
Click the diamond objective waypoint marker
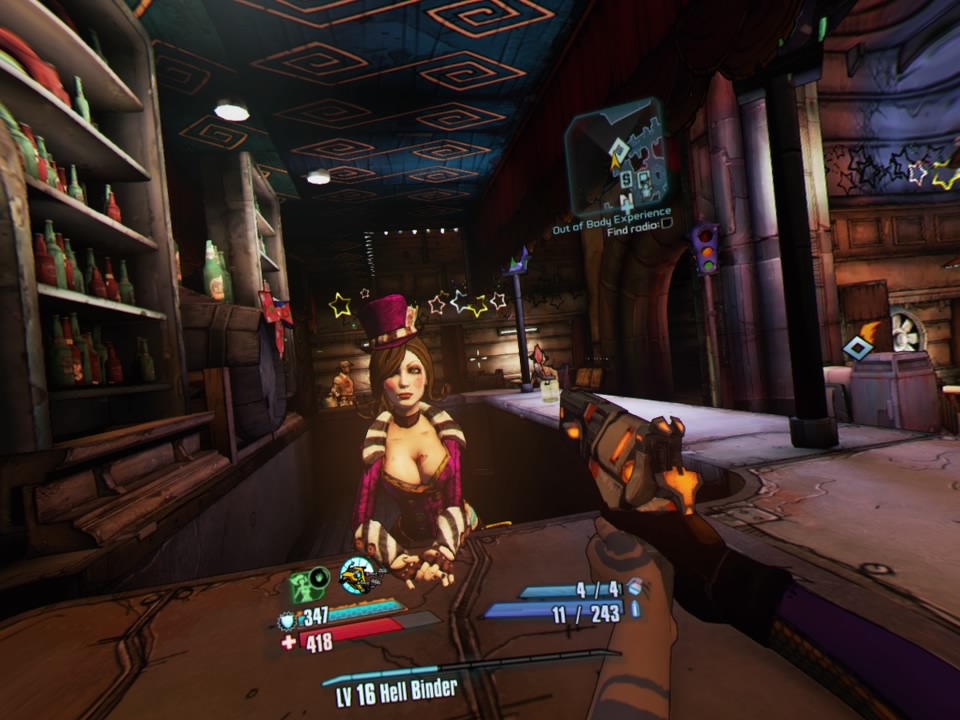[x=857, y=348]
